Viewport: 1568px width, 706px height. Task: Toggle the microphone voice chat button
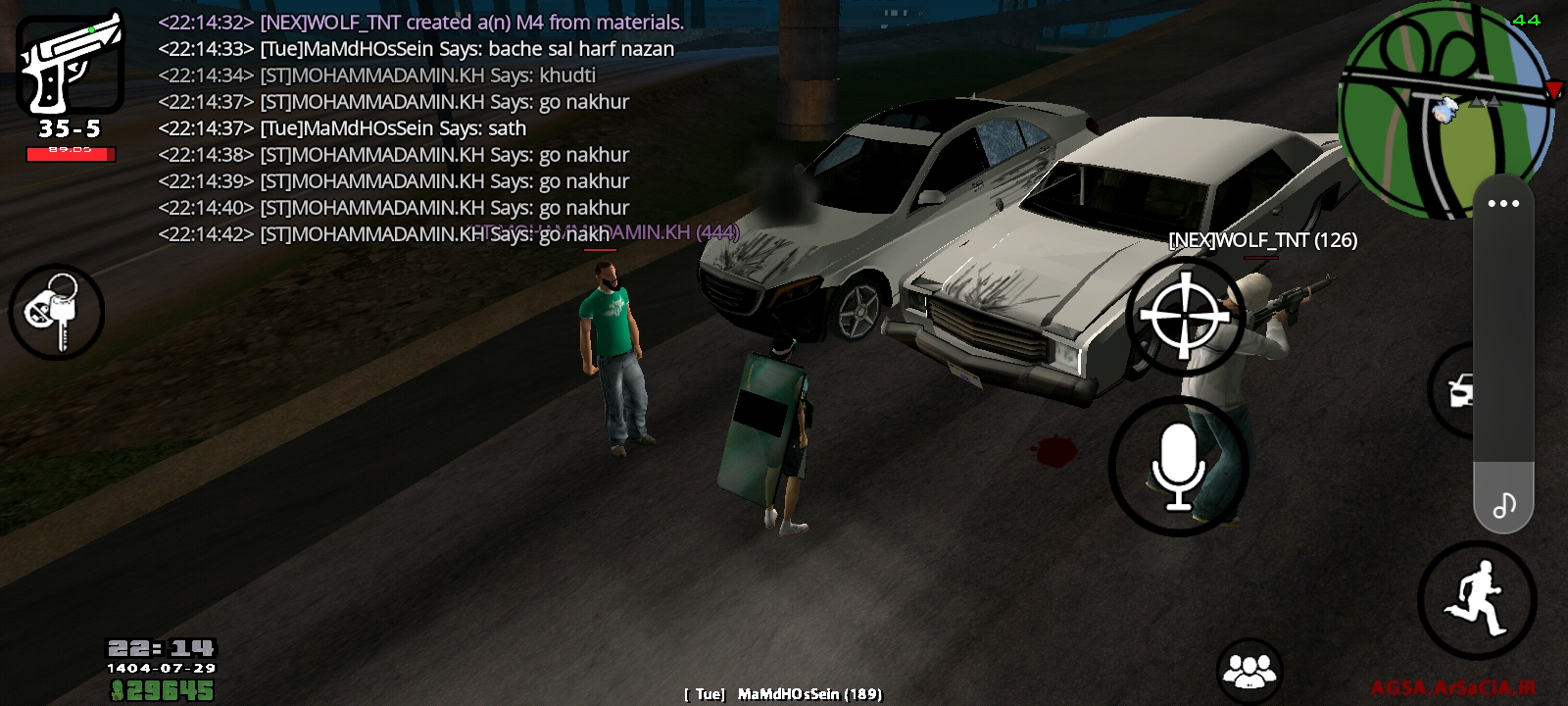1178,467
